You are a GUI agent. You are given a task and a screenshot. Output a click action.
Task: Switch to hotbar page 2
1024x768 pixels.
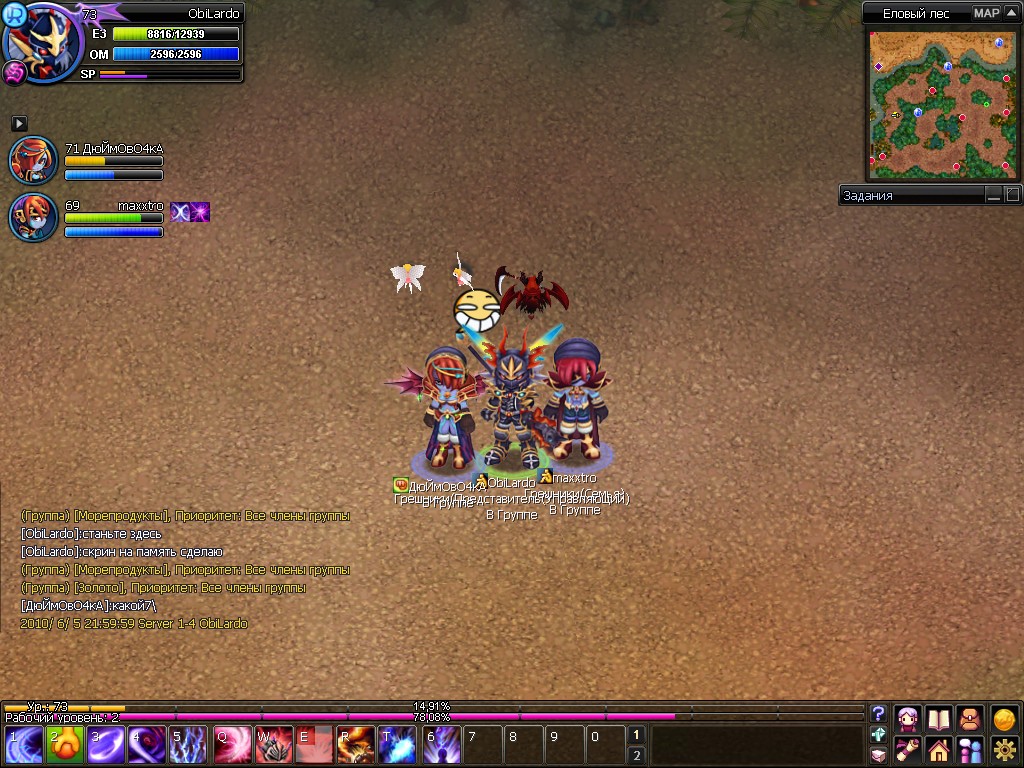(x=636, y=755)
